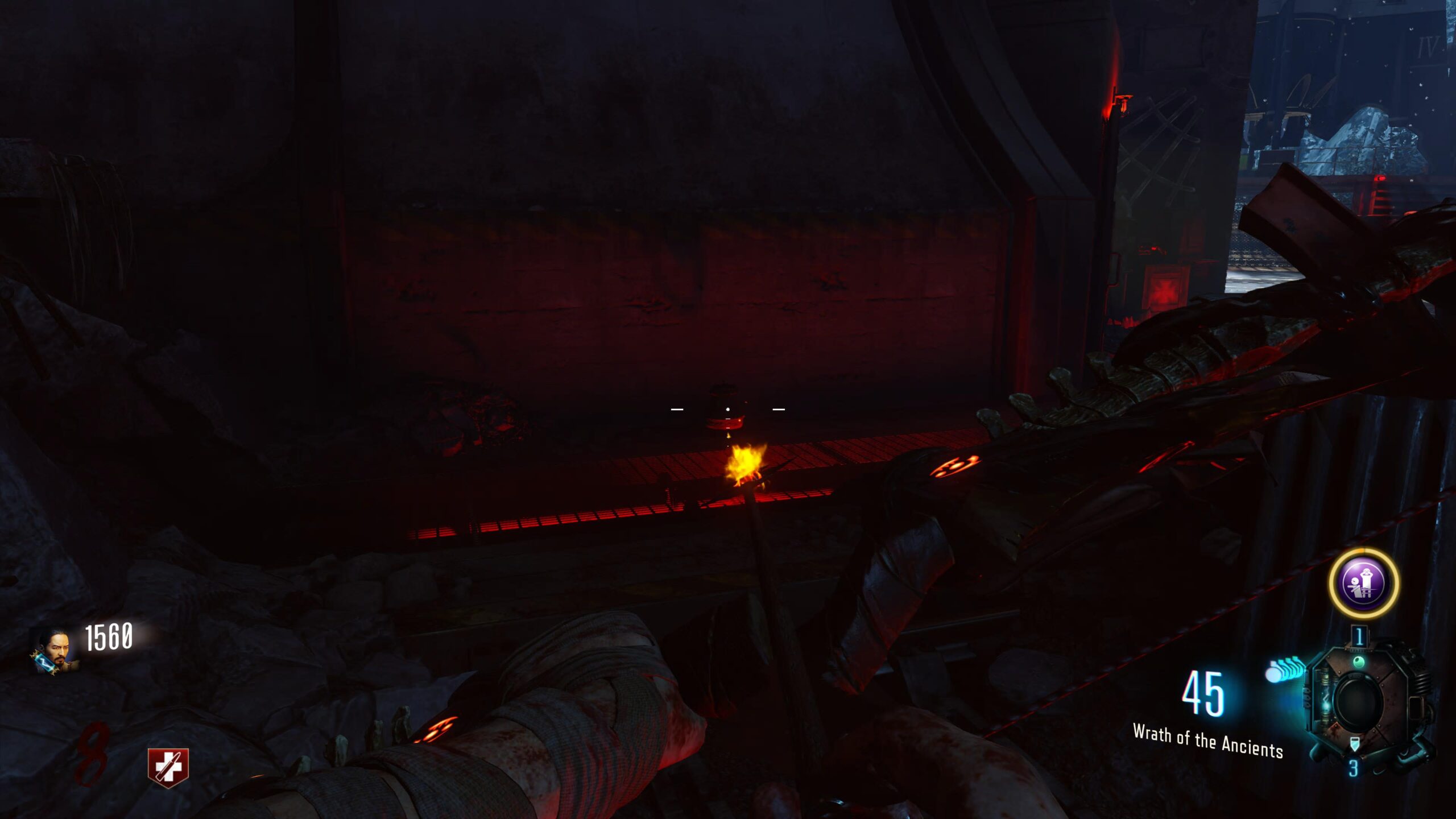Viewport: 1456px width, 819px height.
Task: Activate the purple GobbleGum icon
Action: coord(1363,583)
